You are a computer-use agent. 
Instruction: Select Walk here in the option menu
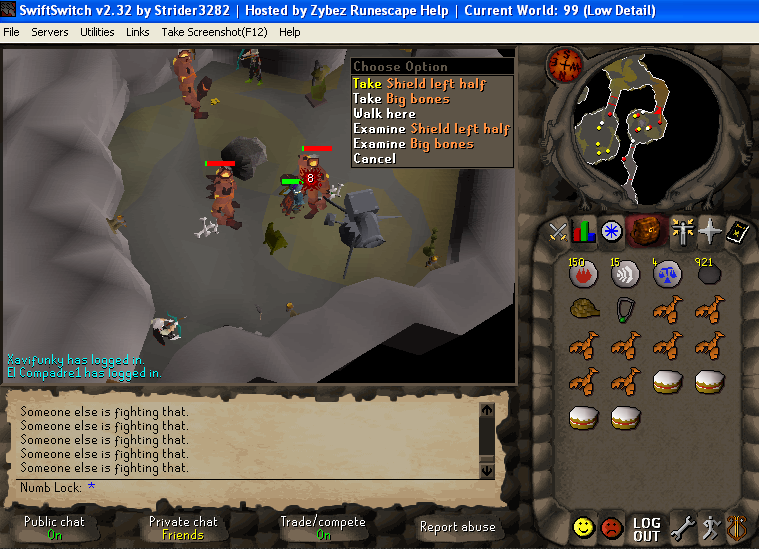384,114
